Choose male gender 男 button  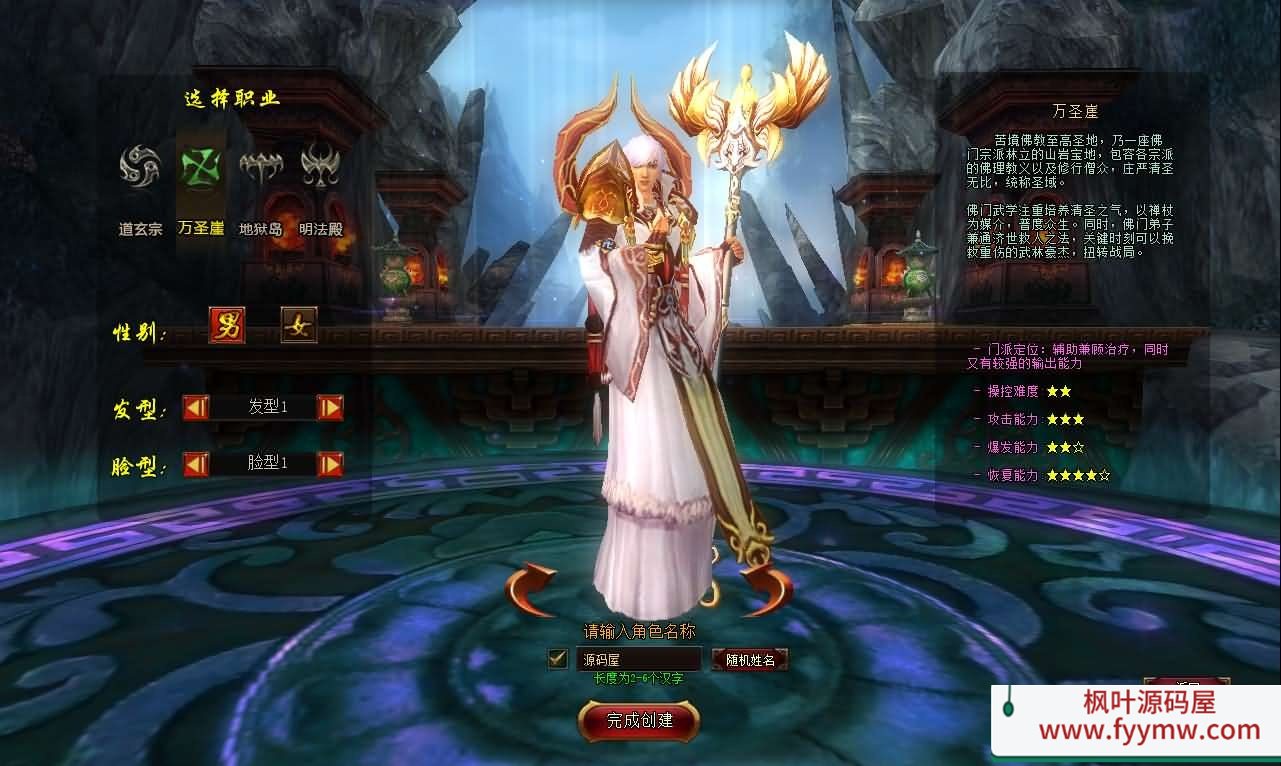pos(227,325)
